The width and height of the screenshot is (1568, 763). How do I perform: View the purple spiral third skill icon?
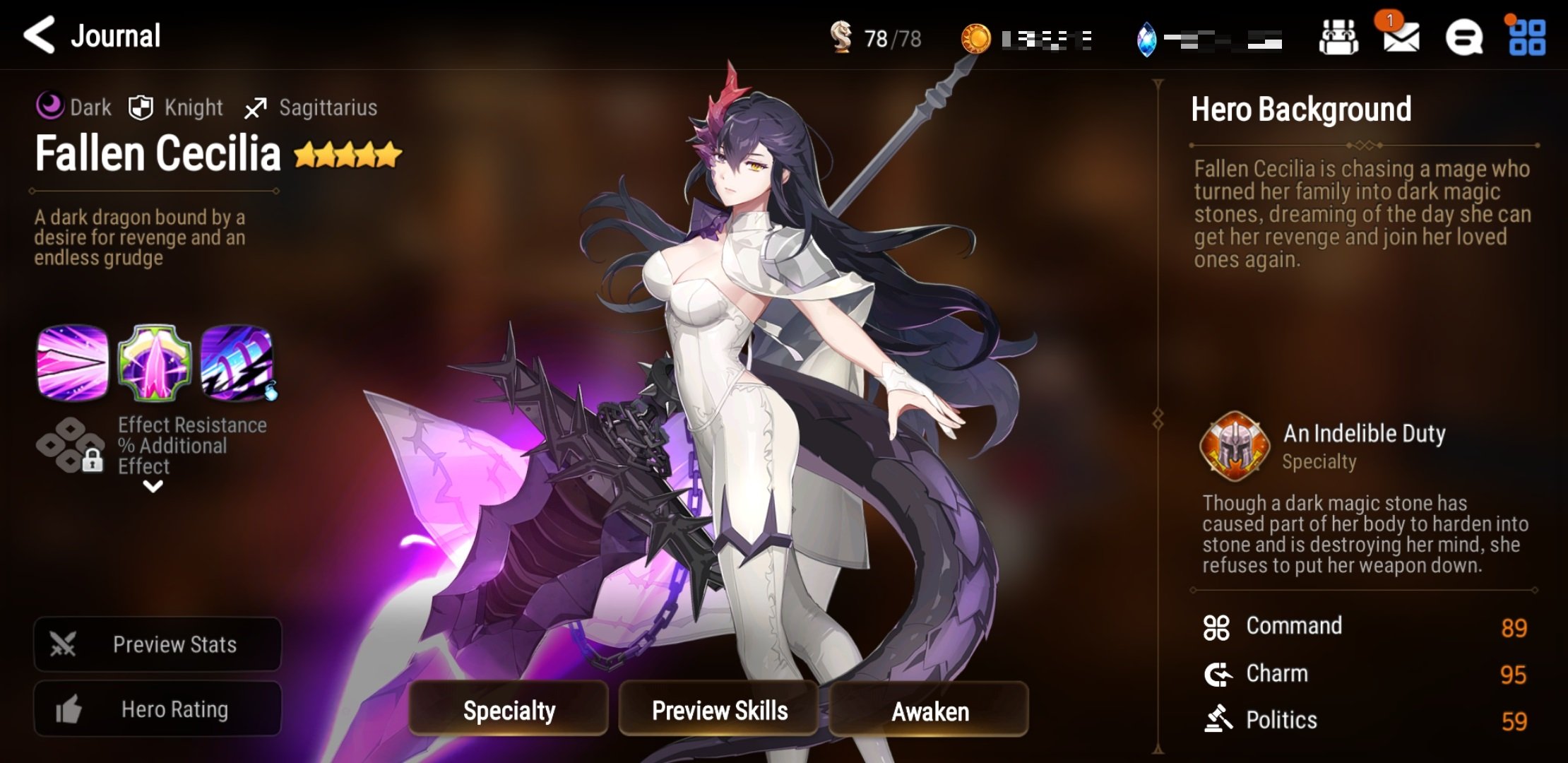tap(237, 362)
